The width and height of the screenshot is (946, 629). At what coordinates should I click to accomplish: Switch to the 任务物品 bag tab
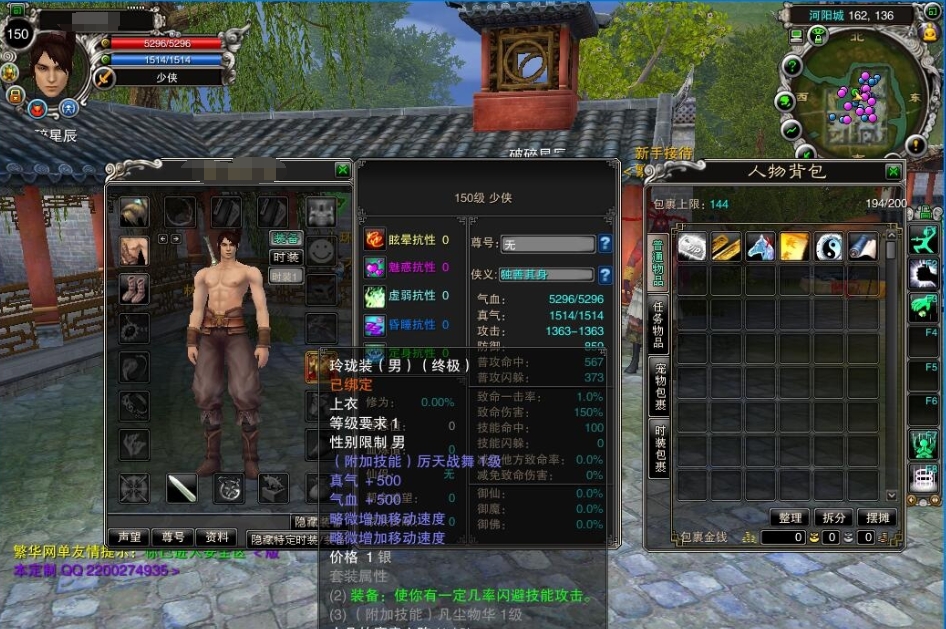click(x=659, y=320)
